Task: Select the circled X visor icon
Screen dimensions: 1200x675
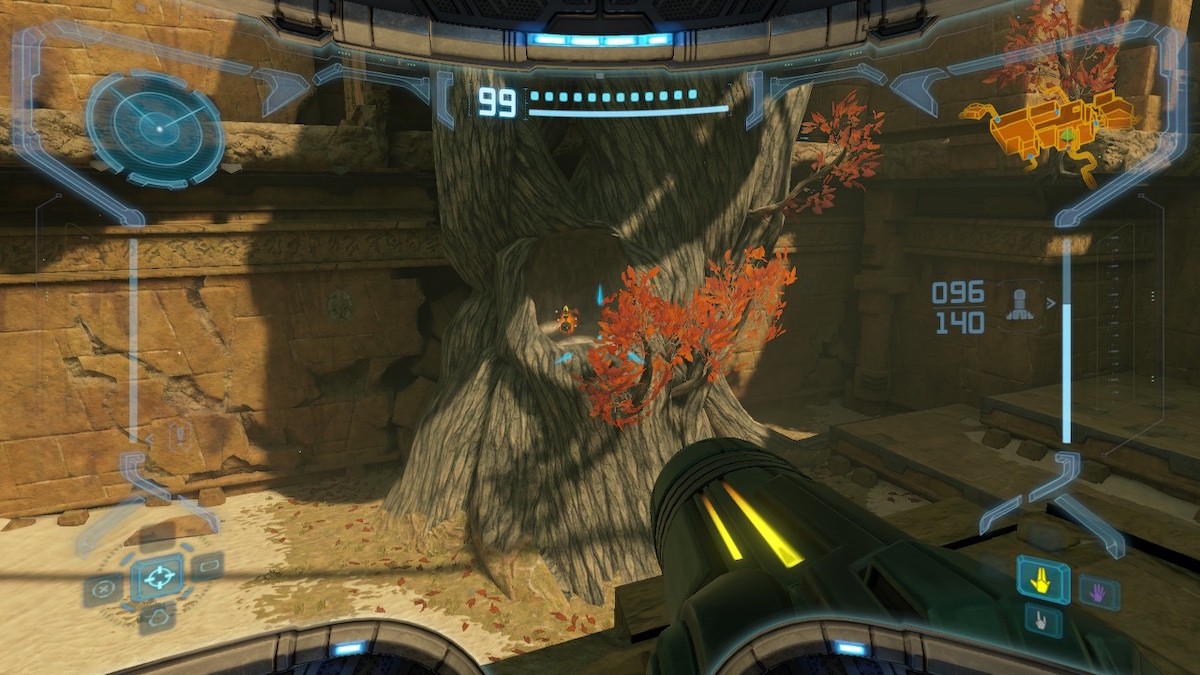Action: pyautogui.click(x=103, y=589)
